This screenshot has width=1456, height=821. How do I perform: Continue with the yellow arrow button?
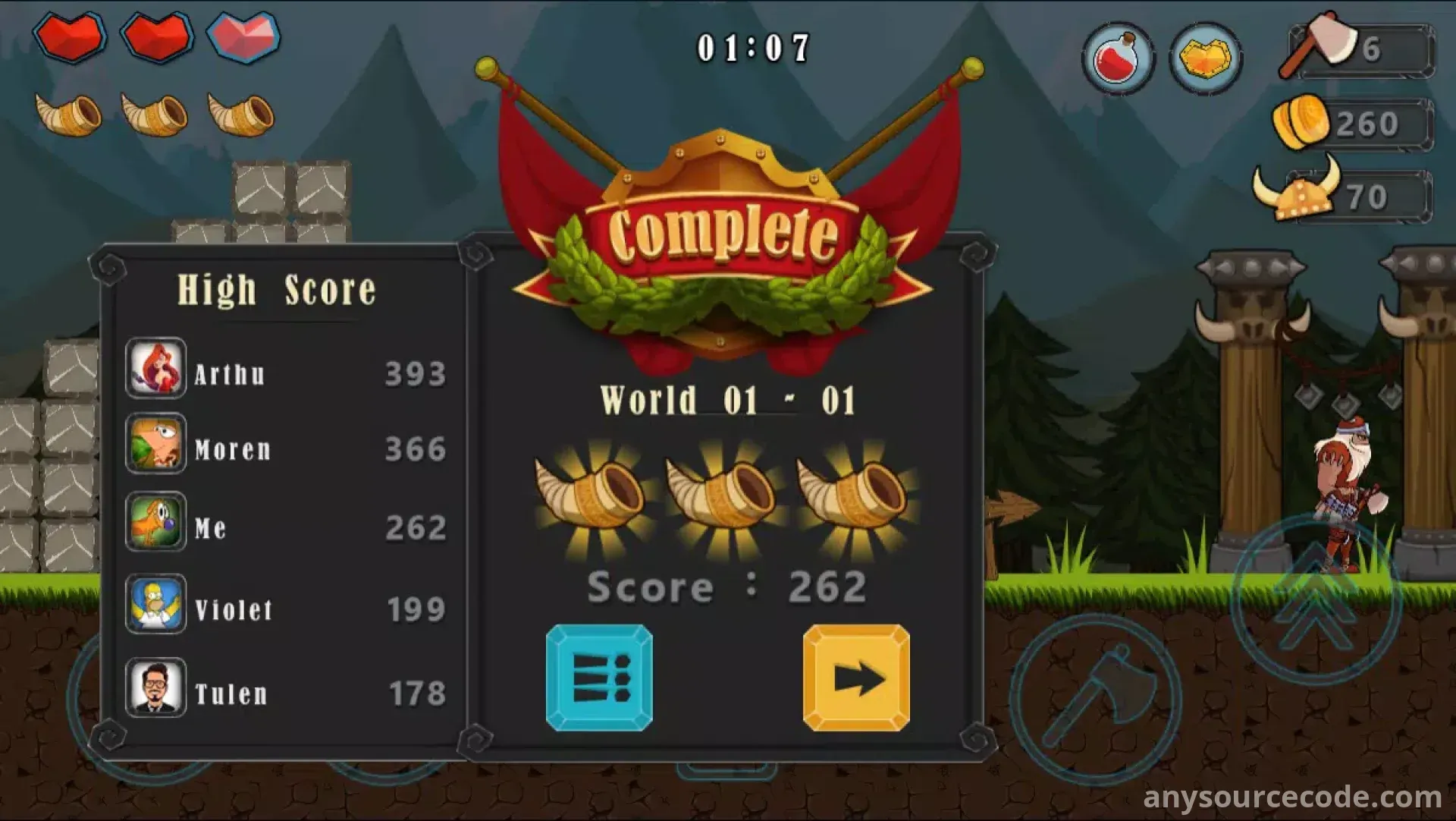tap(856, 678)
